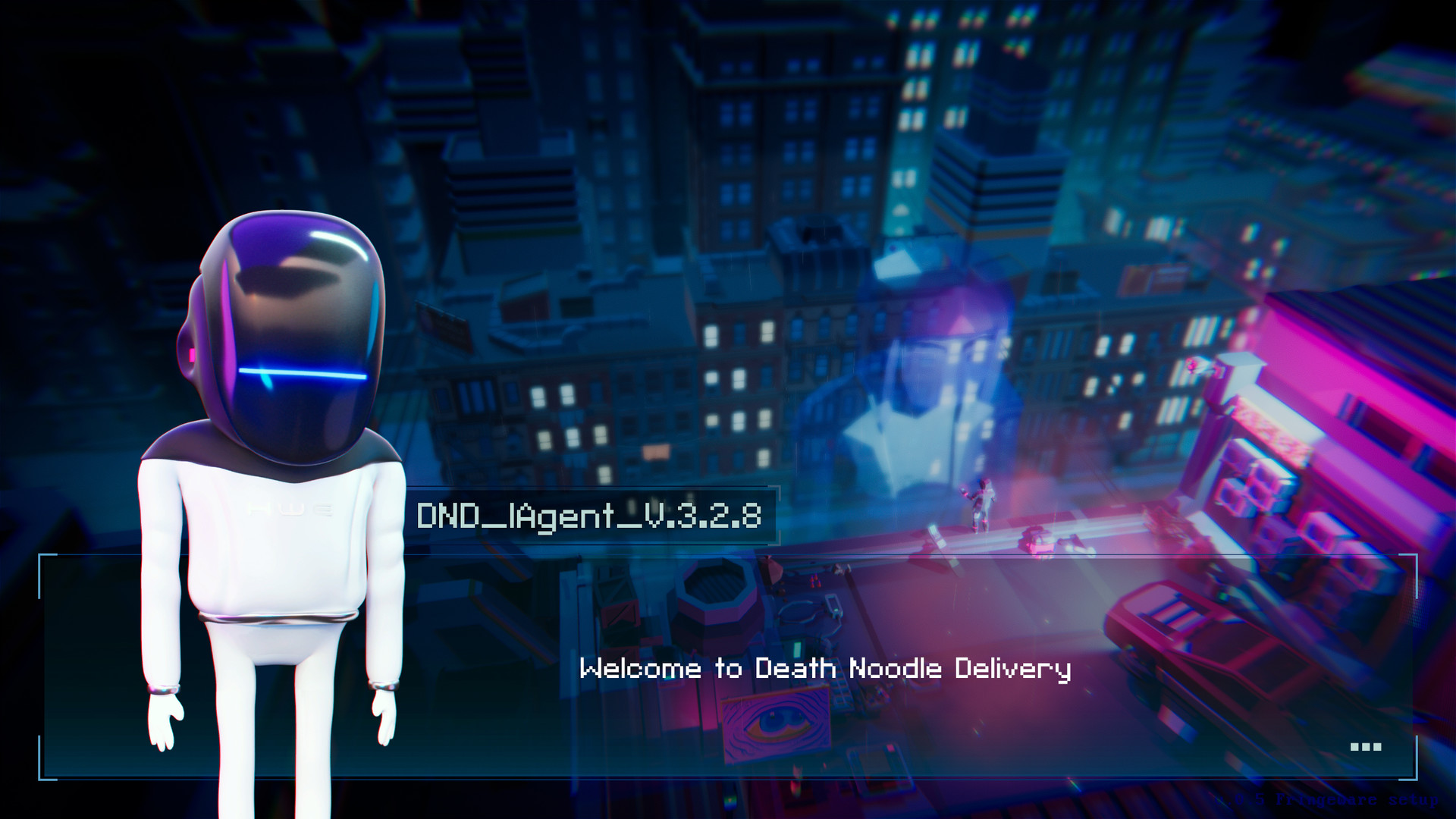Click the robot's glowing blue visor
This screenshot has height=819, width=1456.
tap(303, 372)
